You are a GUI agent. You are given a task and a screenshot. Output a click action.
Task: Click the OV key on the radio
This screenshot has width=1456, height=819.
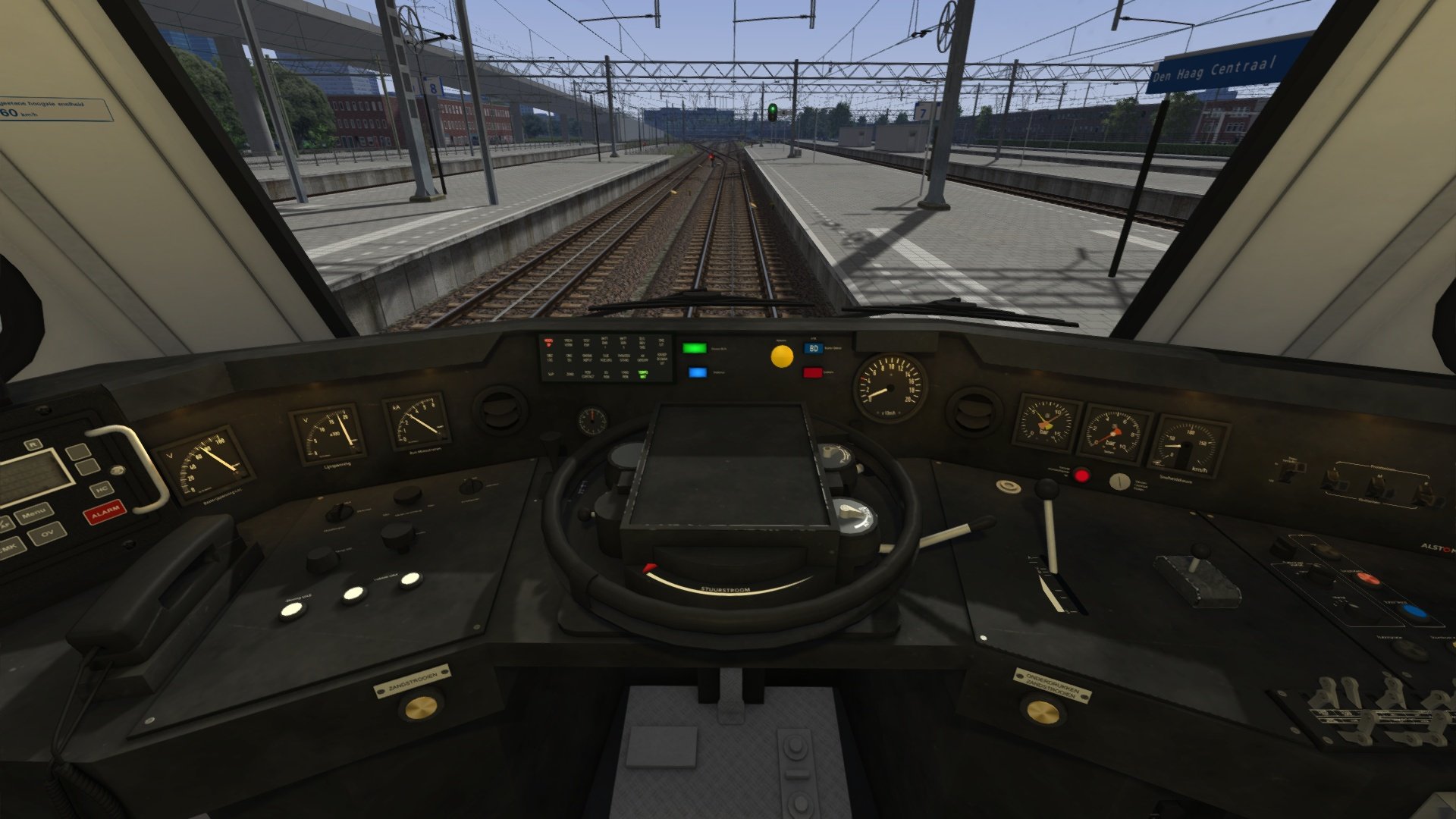click(47, 534)
